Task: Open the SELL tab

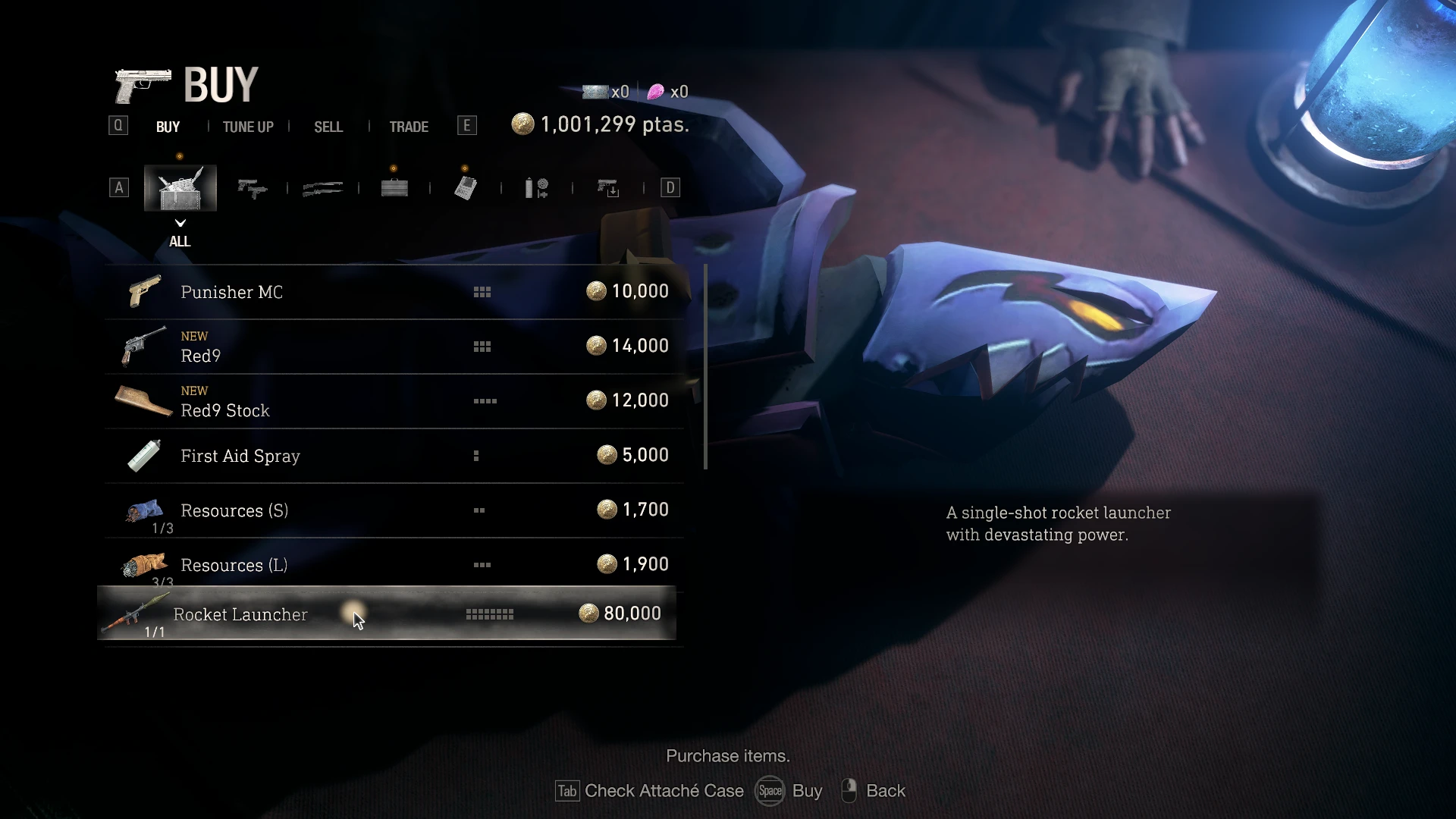Action: click(328, 127)
